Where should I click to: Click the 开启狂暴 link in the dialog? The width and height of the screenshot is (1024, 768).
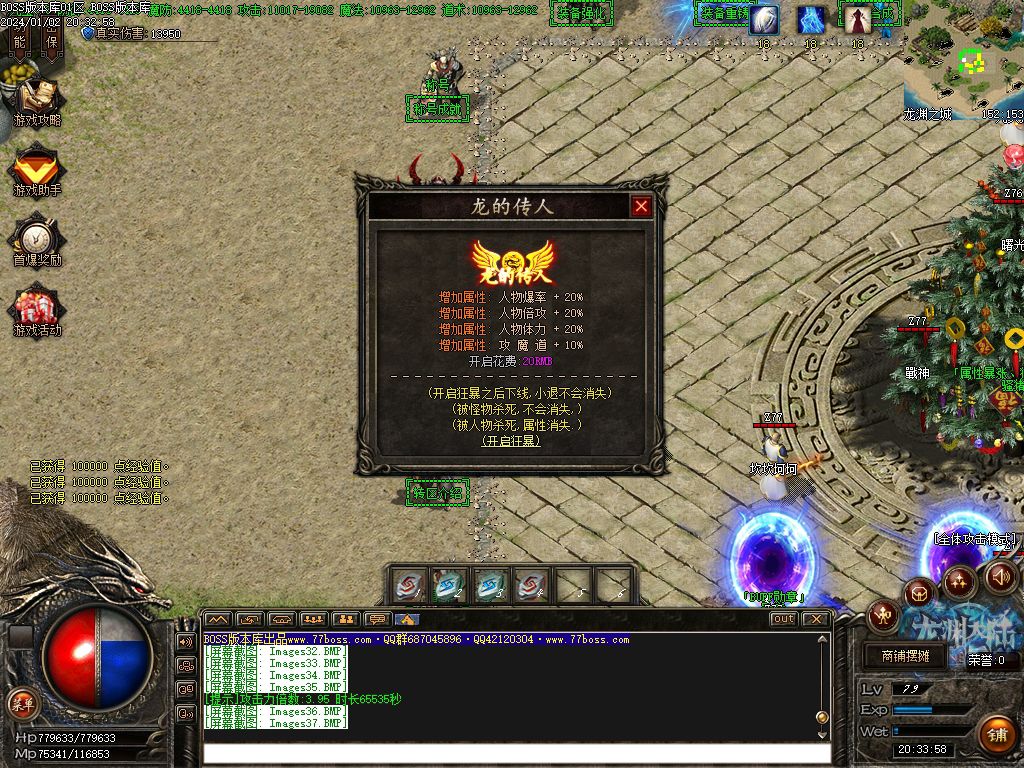511,440
